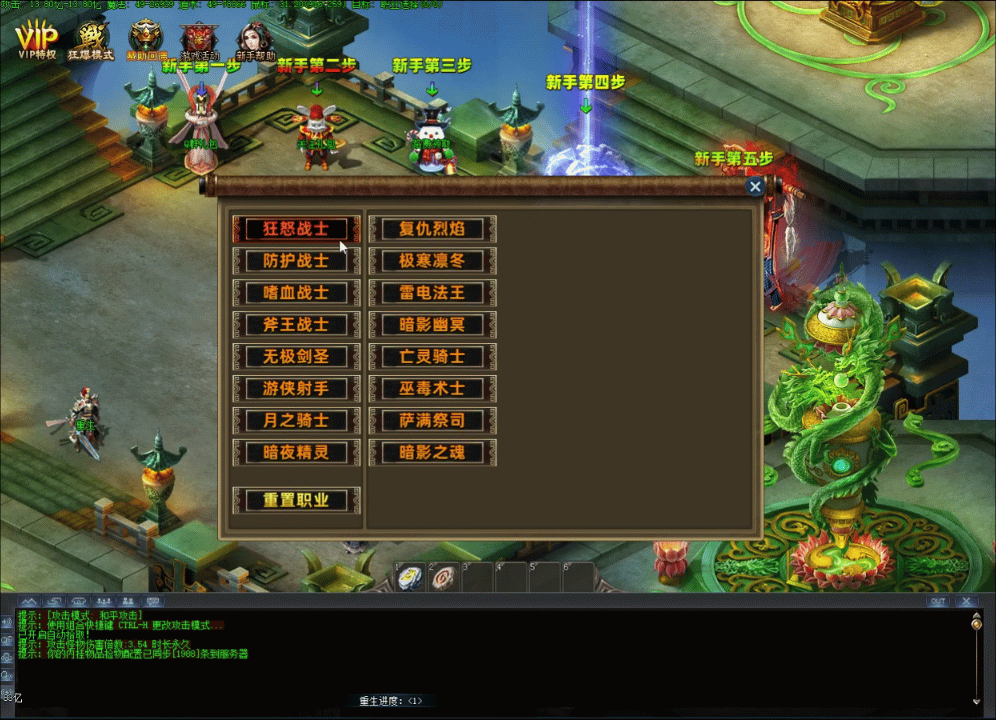
Task: Select the 暗影幽冥 class
Action: pyautogui.click(x=433, y=325)
